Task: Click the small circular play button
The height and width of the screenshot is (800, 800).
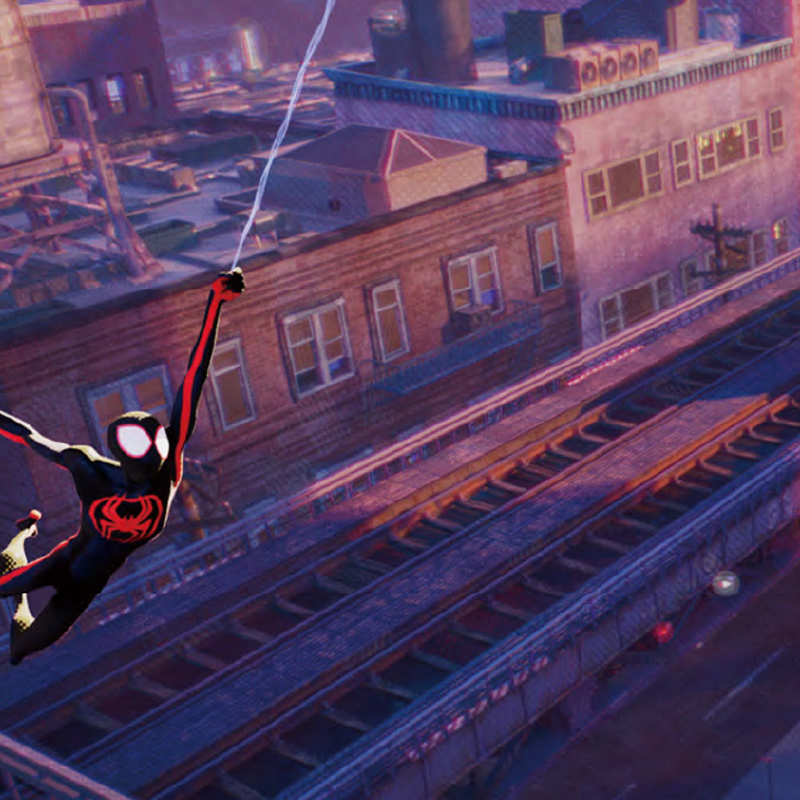Action: pos(725,583)
